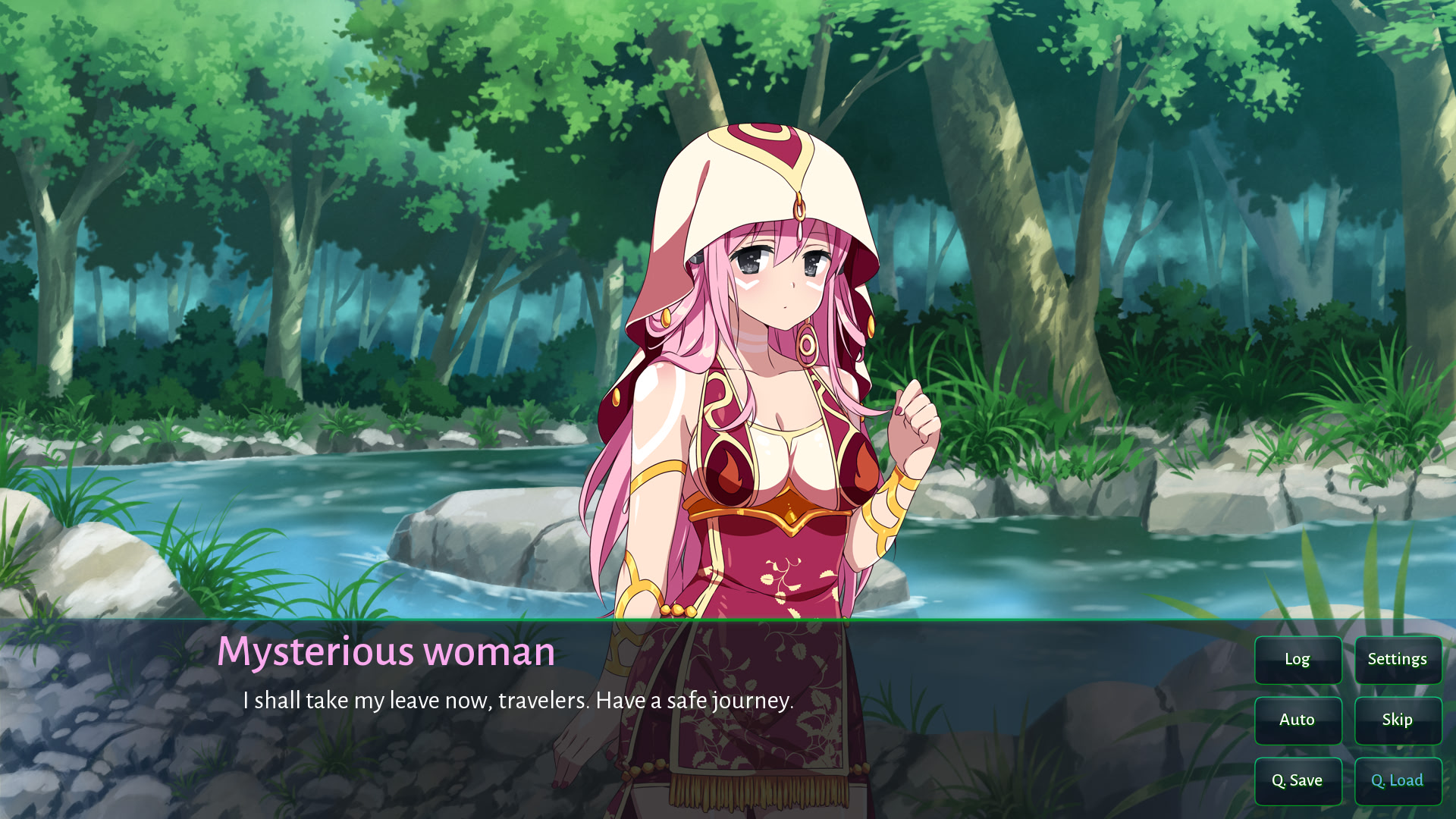Image resolution: width=1456 pixels, height=819 pixels.
Task: Click the line 'I shall take my leave now, travelers'
Action: [518, 702]
